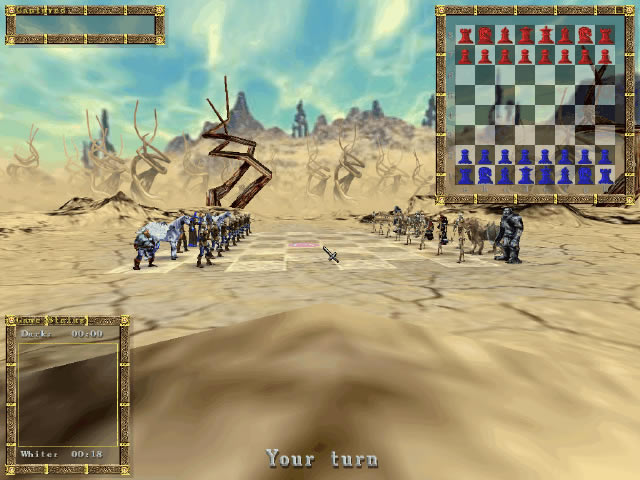Select the blue e-file pawn on the mini board
The width and height of the screenshot is (640, 480).
[545, 156]
